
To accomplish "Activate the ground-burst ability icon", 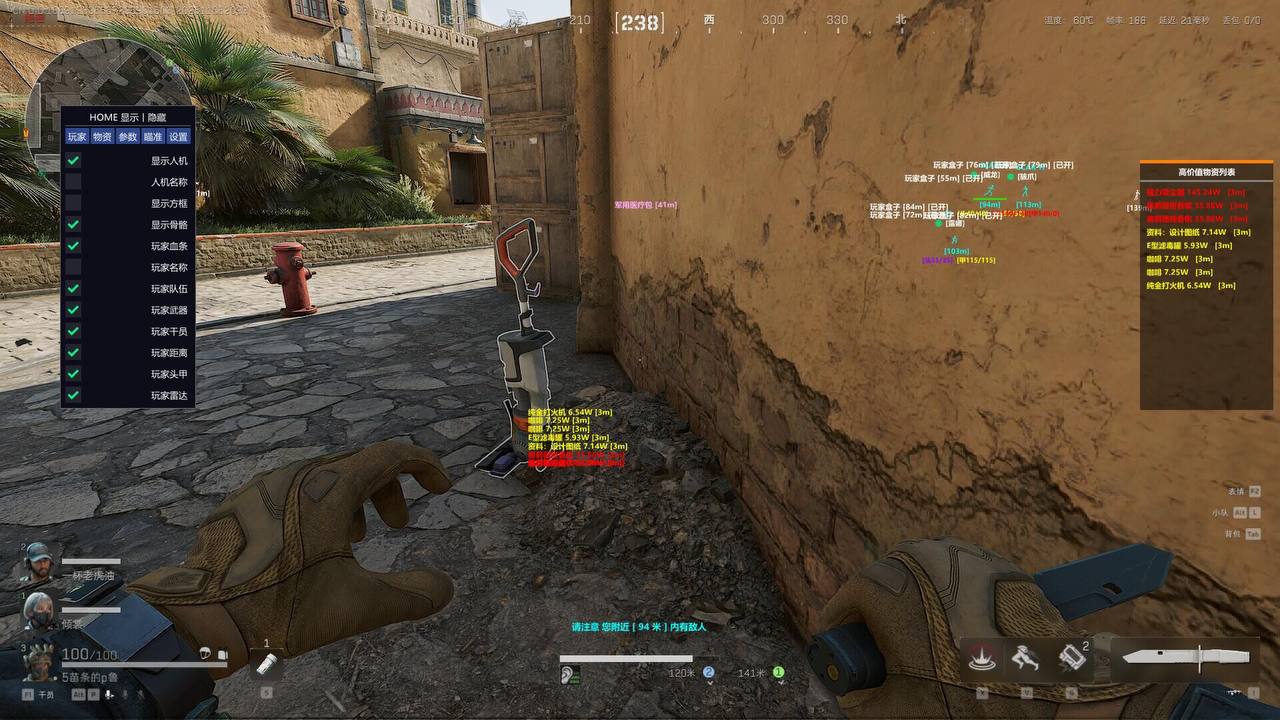I will [982, 658].
